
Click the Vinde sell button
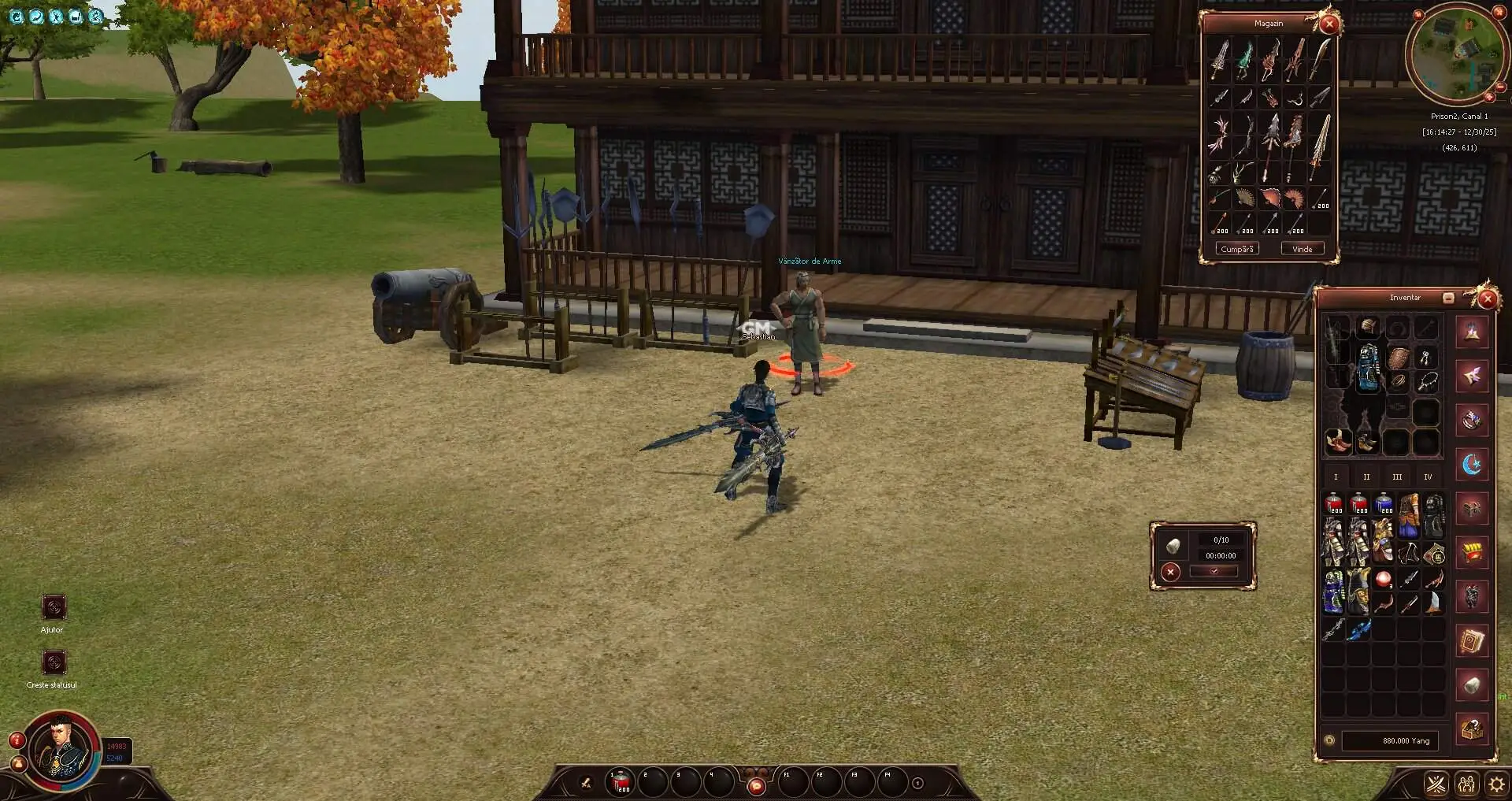[1302, 249]
